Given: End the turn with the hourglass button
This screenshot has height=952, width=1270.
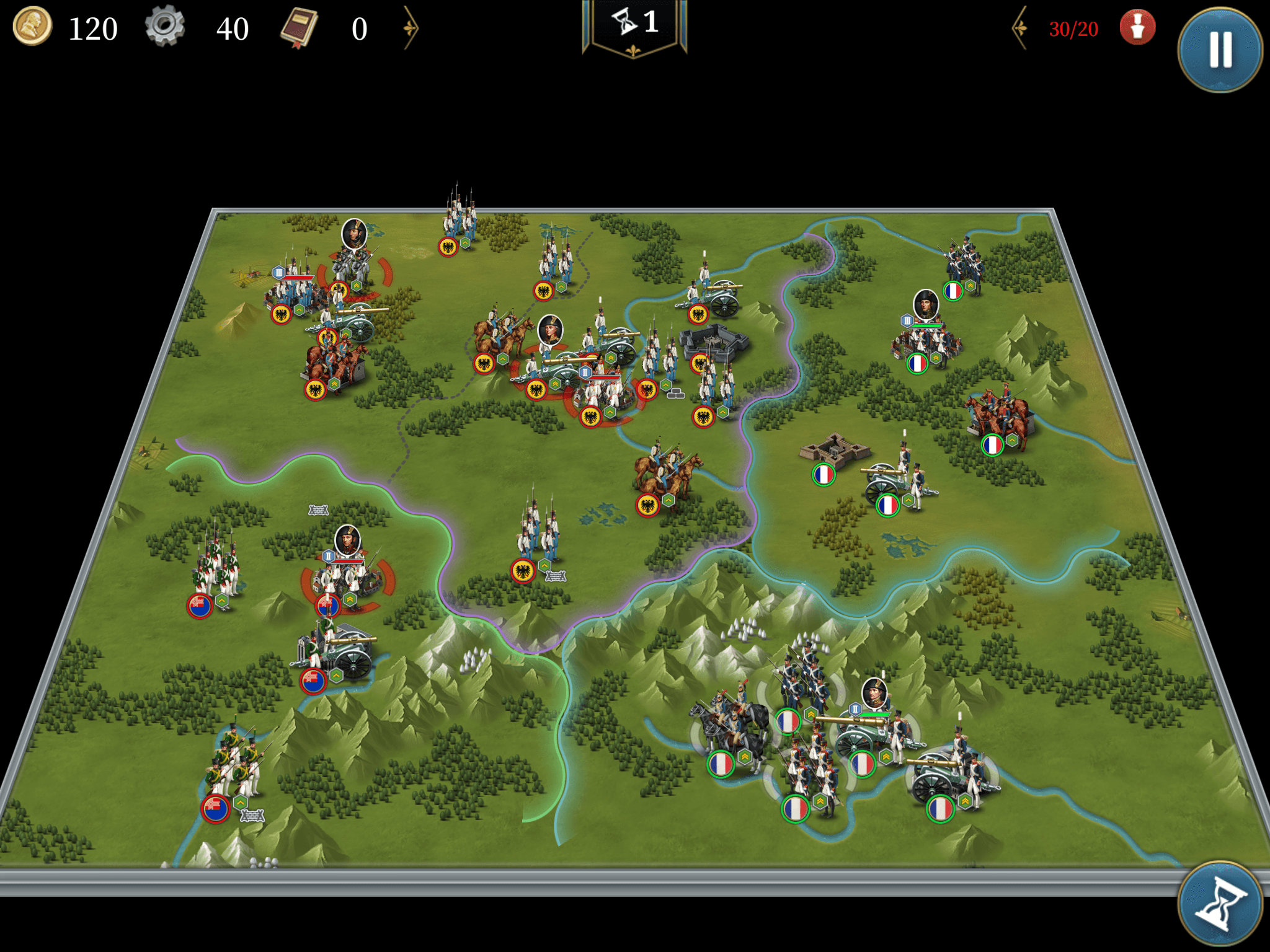Looking at the screenshot, I should [1220, 904].
